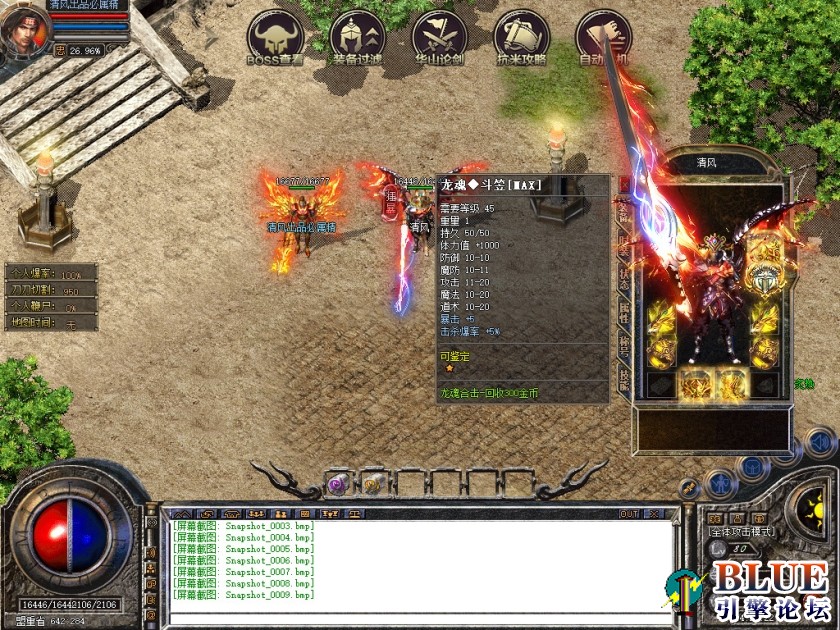Viewport: 840px width, 630px height.
Task: Toggle the sound speaker button
Action: [x=820, y=441]
